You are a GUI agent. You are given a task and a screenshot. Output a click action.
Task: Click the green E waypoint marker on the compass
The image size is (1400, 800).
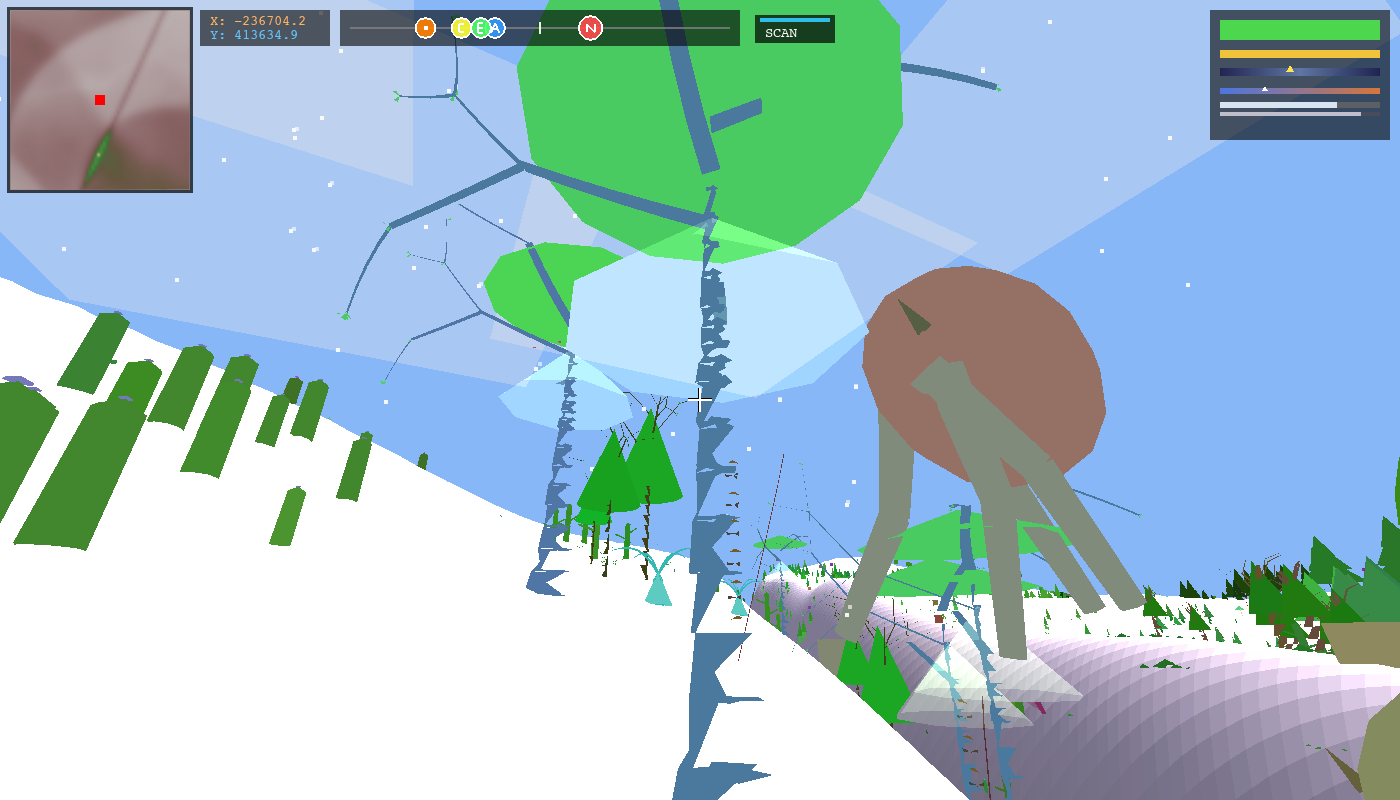(479, 28)
